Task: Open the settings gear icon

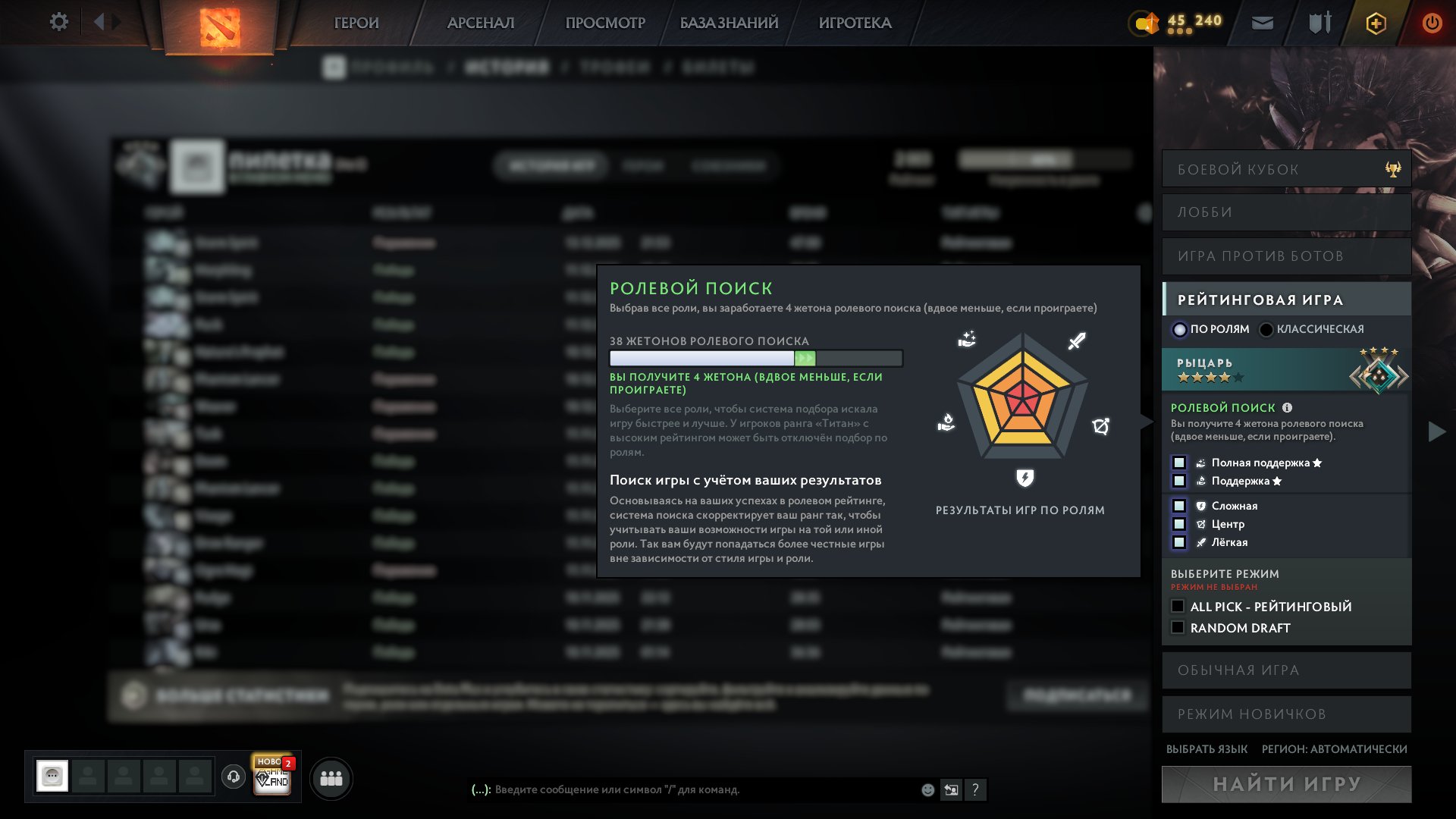Action: tap(58, 22)
